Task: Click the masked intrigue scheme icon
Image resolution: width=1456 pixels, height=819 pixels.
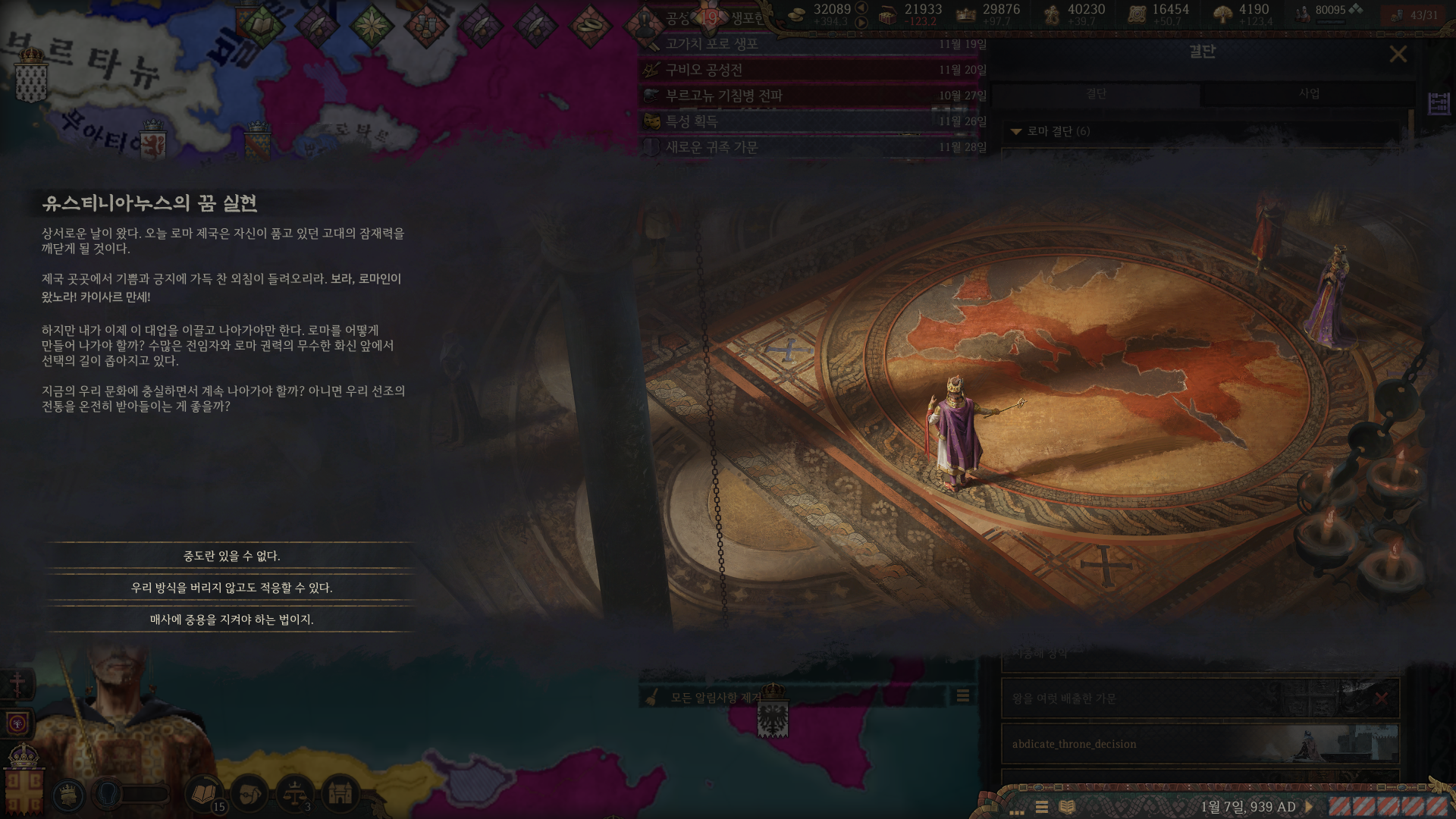Action: tap(249, 793)
